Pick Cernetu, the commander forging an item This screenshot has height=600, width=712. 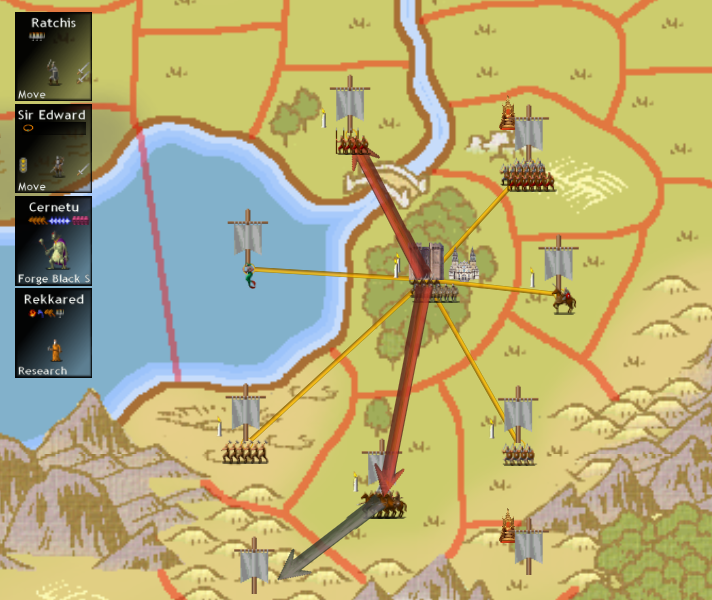point(54,241)
